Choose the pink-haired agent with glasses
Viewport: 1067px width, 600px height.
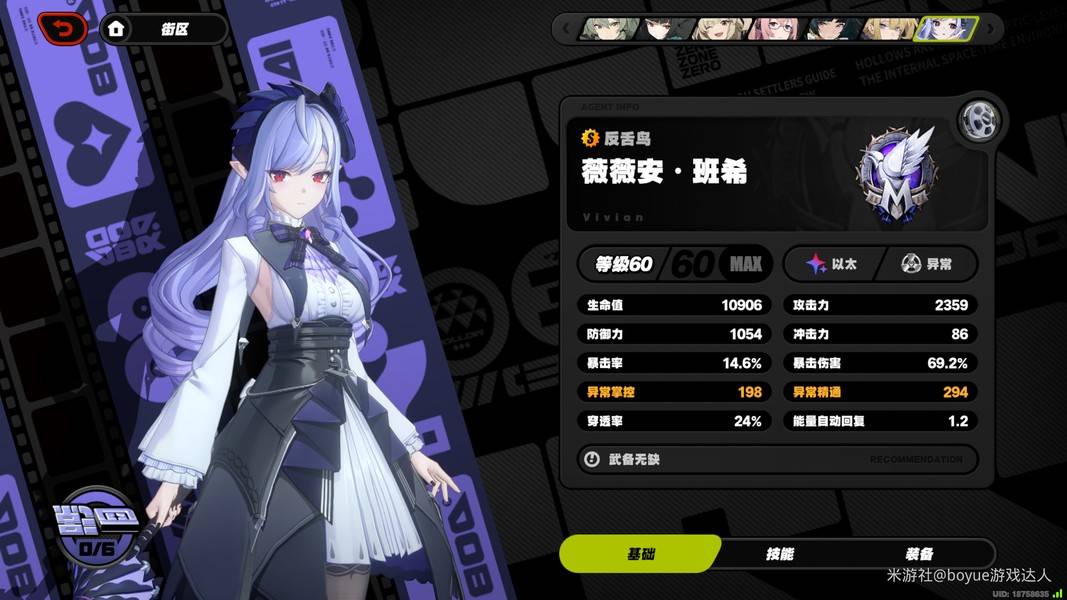click(x=776, y=28)
